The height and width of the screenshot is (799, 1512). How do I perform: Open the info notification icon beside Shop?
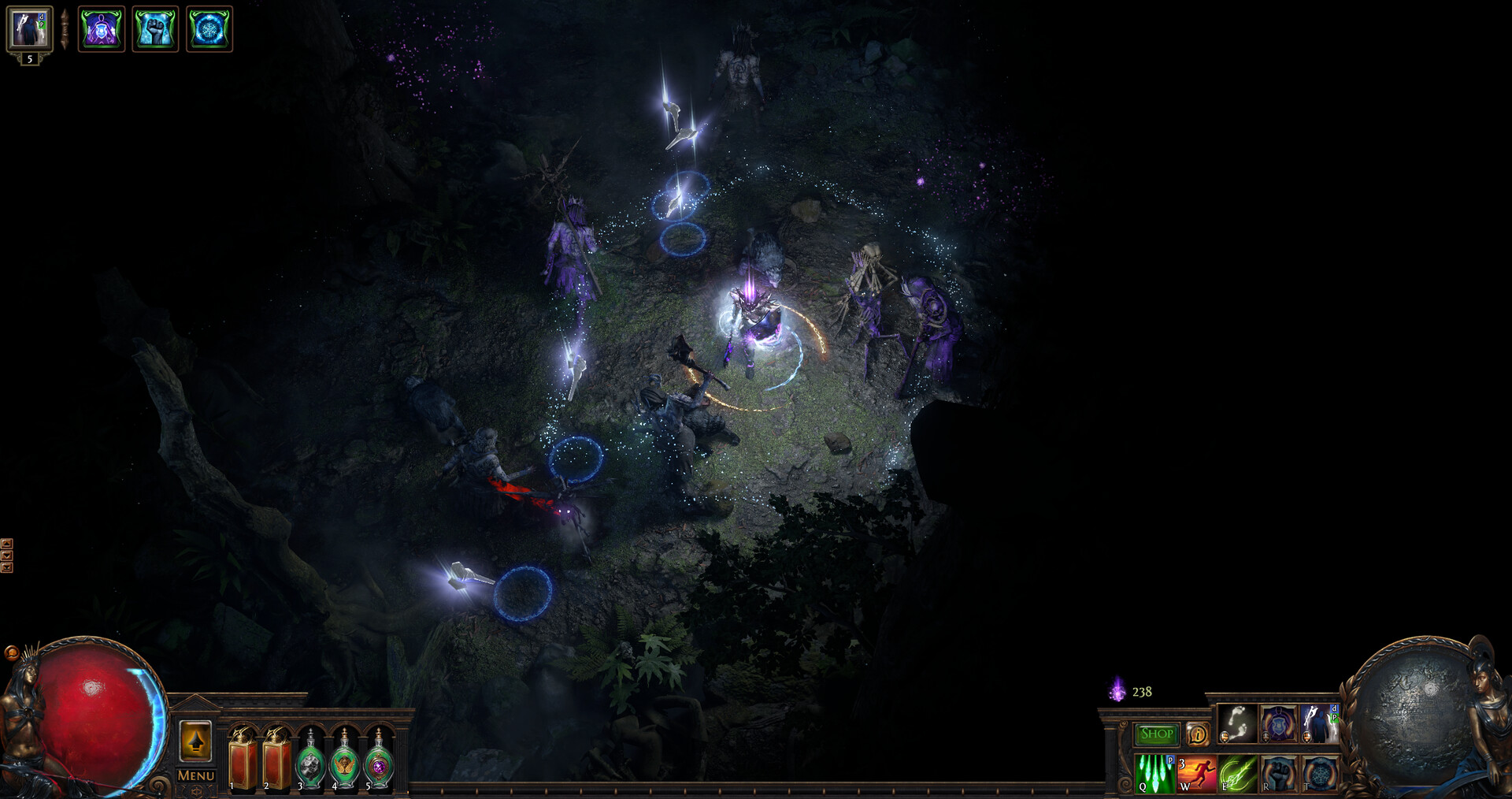[1198, 734]
